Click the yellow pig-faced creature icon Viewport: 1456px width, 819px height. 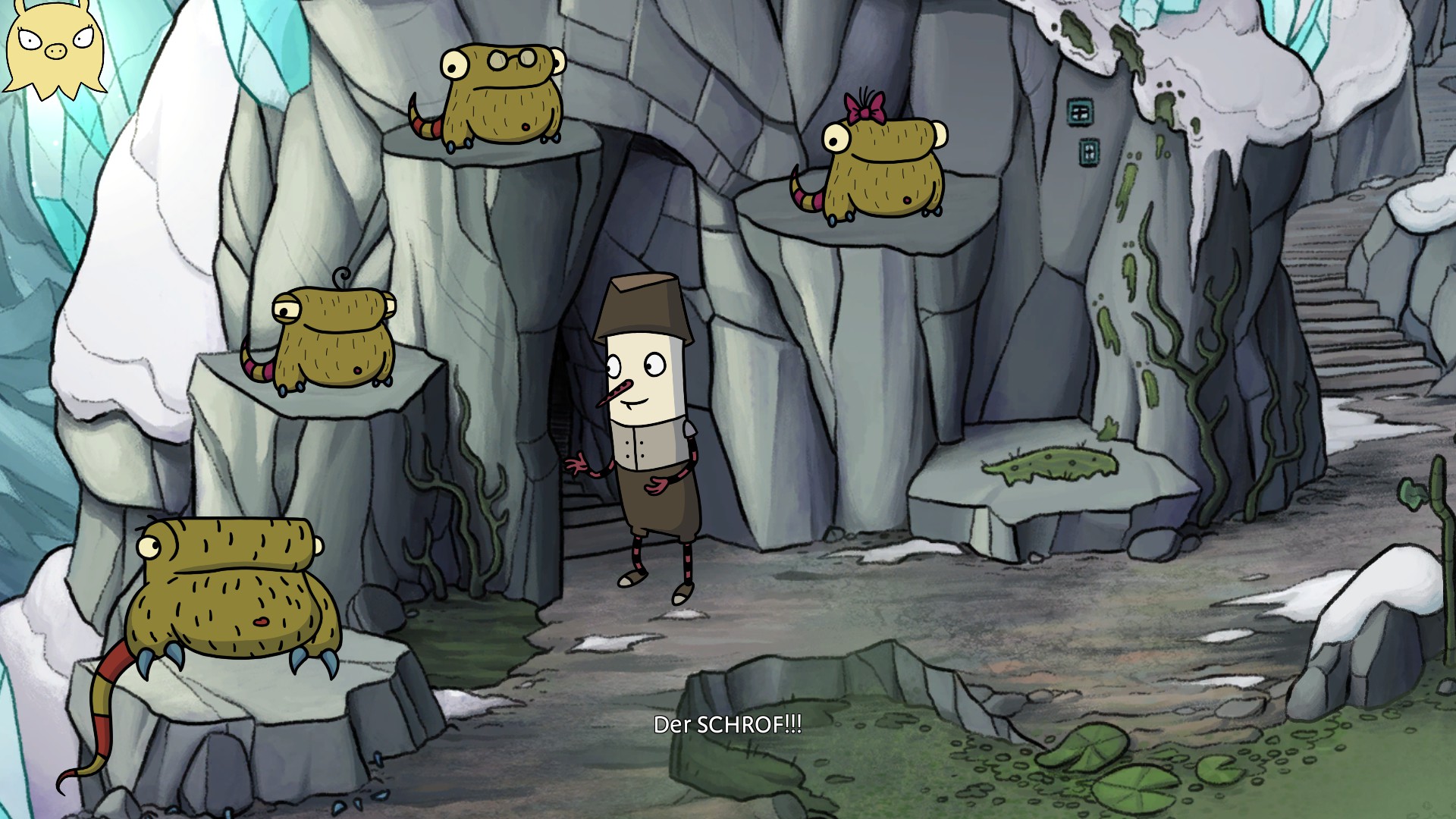coord(55,50)
